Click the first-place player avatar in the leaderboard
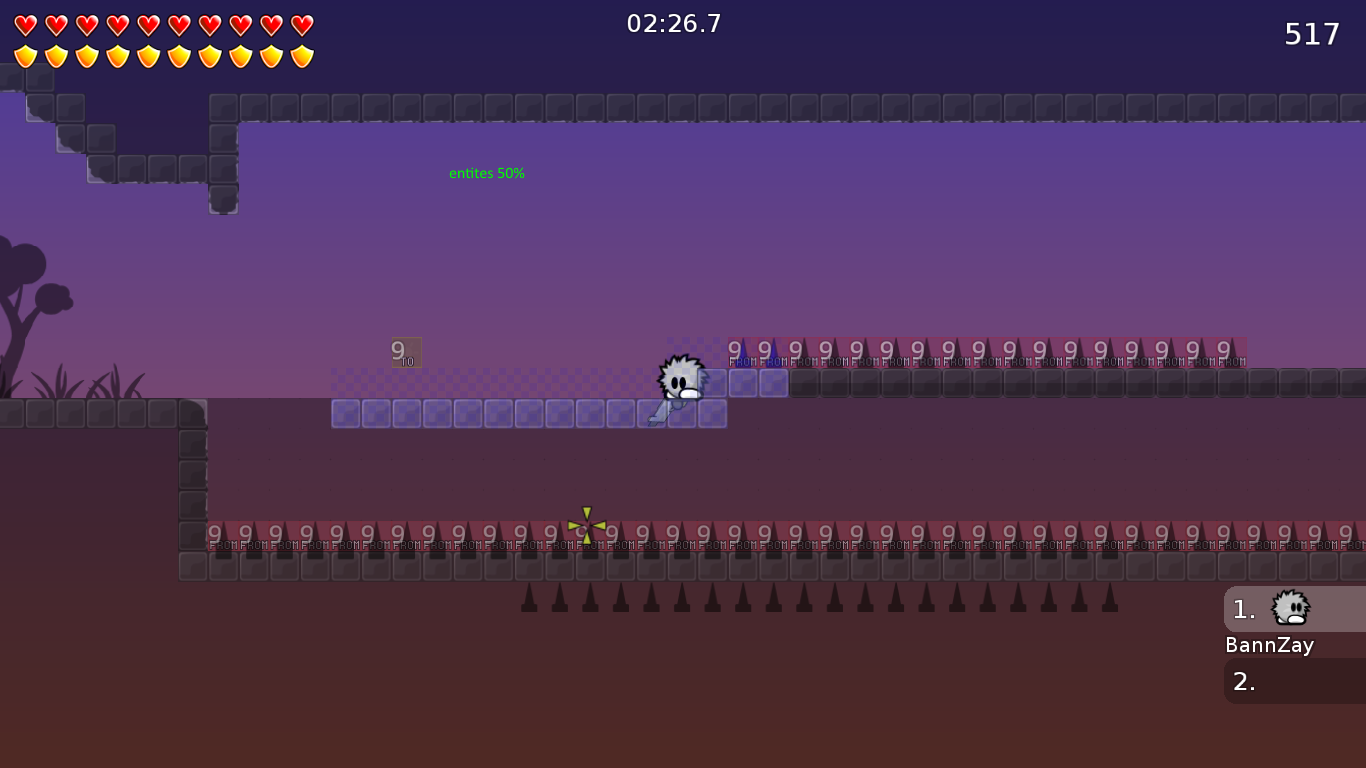This screenshot has width=1366, height=768. pyautogui.click(x=1289, y=608)
